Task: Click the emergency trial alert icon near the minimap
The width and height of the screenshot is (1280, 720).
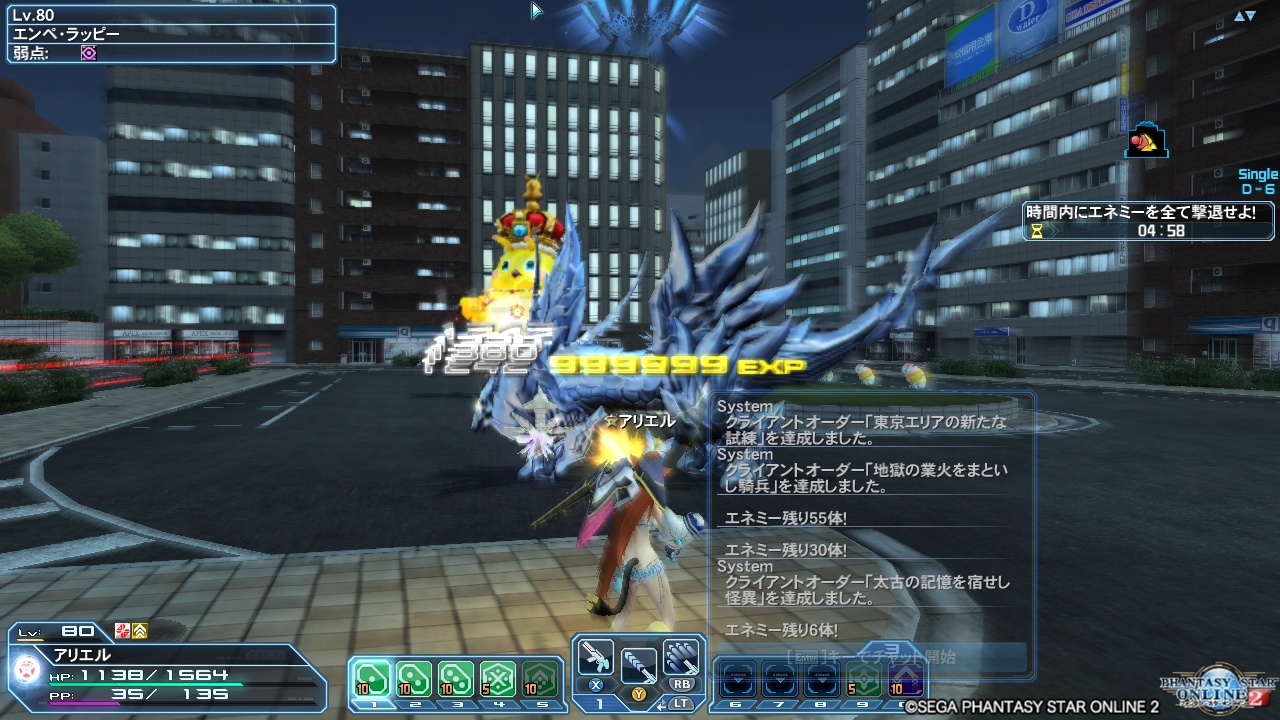Action: [x=1146, y=140]
